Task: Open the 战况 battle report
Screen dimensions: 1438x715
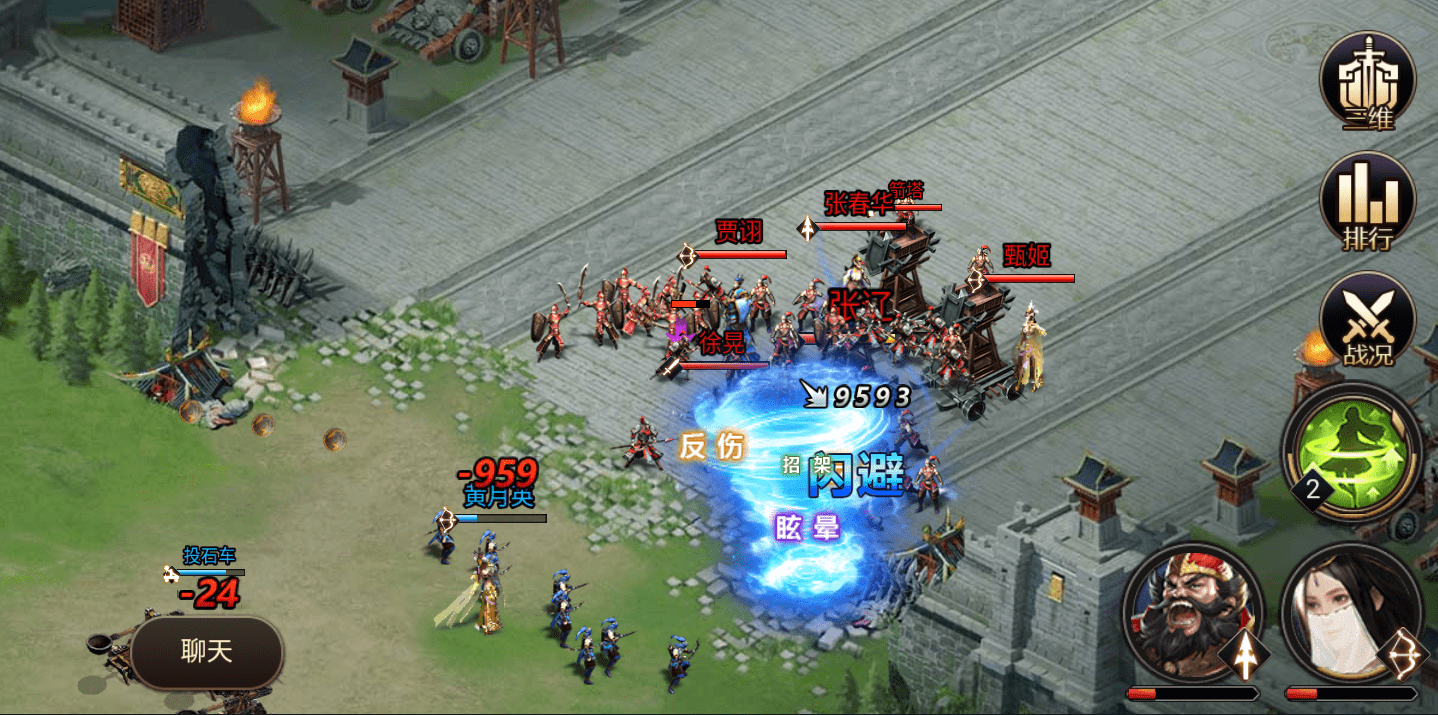Action: point(1367,320)
